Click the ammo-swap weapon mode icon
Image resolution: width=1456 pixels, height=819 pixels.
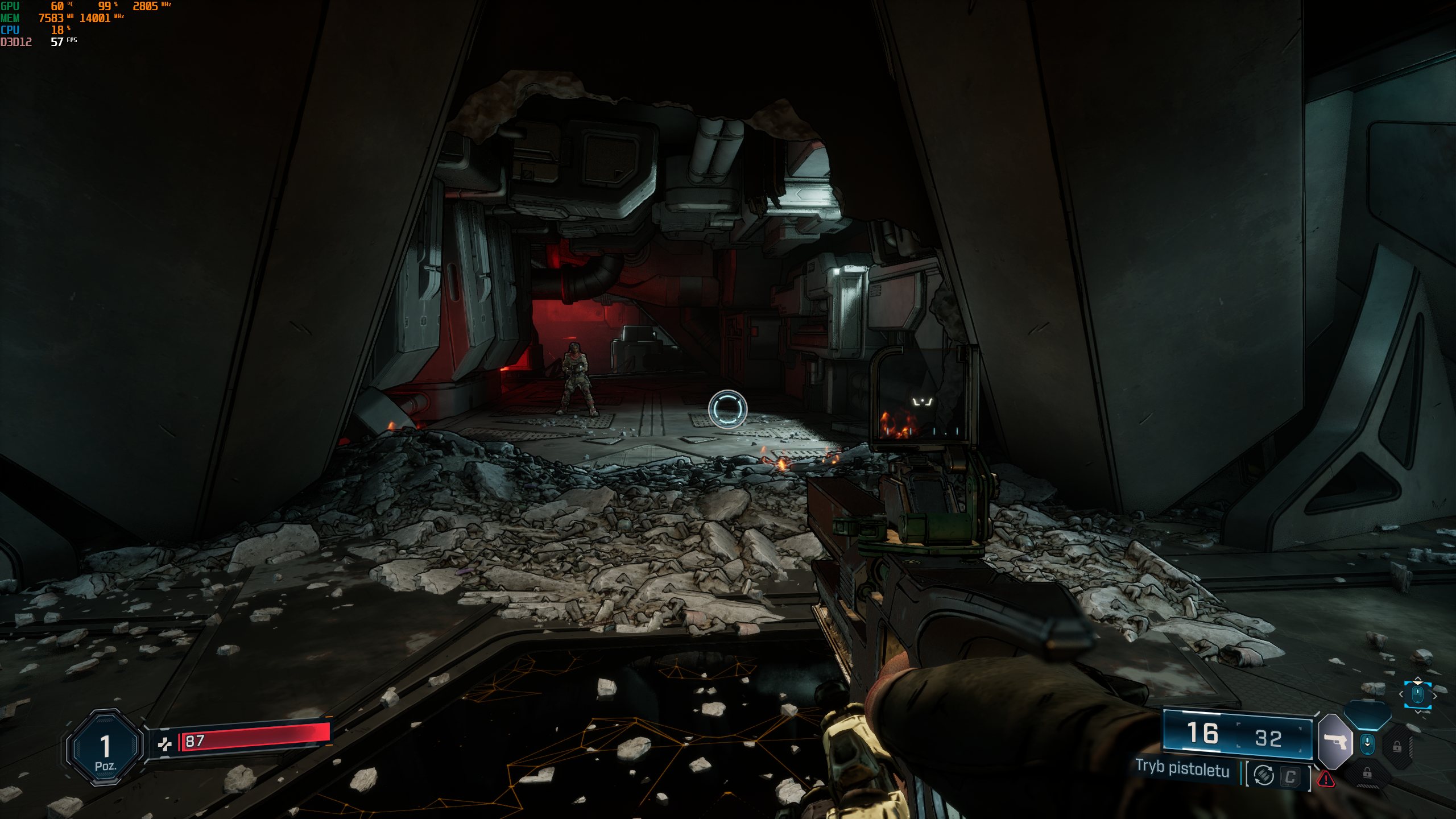(1264, 775)
